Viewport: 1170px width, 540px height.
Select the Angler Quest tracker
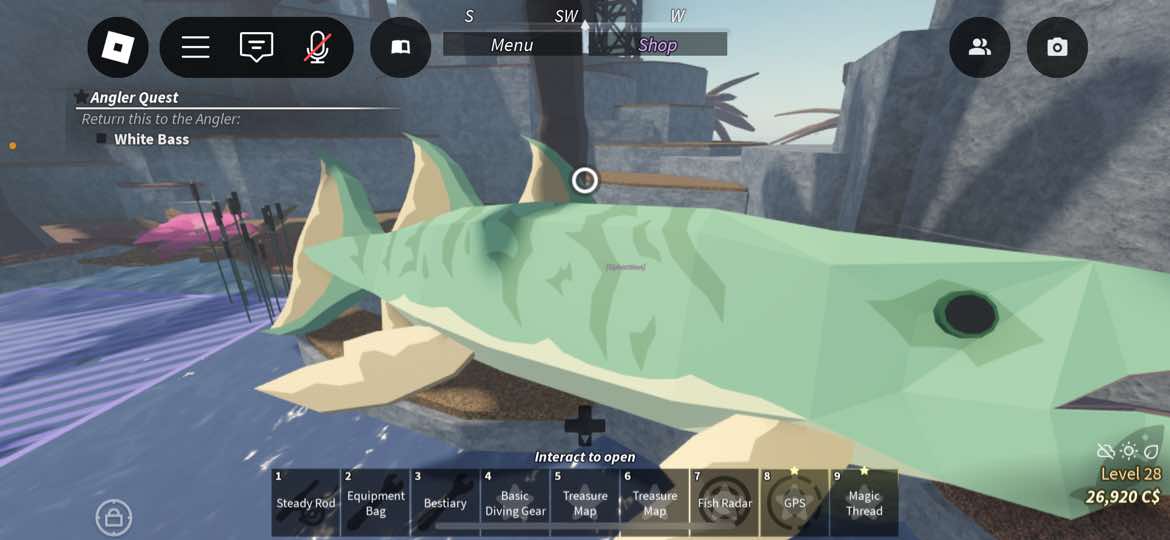[134, 97]
